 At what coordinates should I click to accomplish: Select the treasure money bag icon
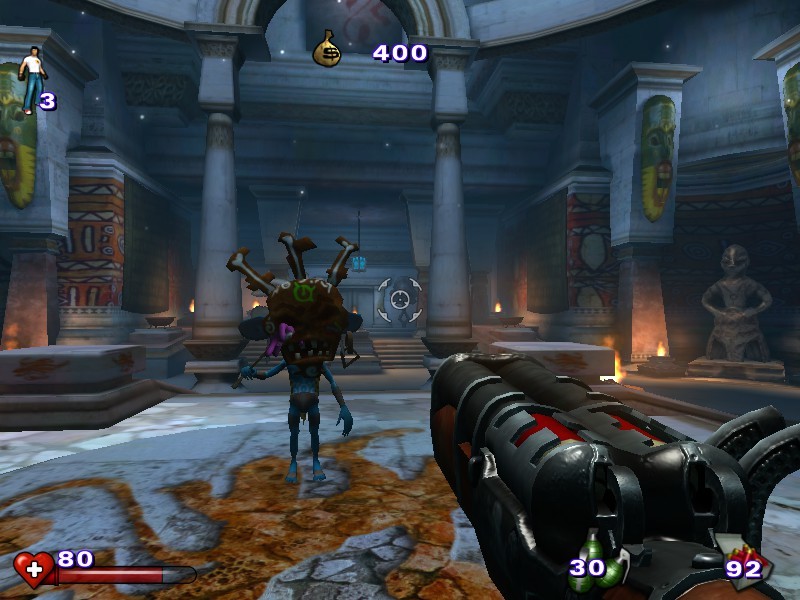327,48
